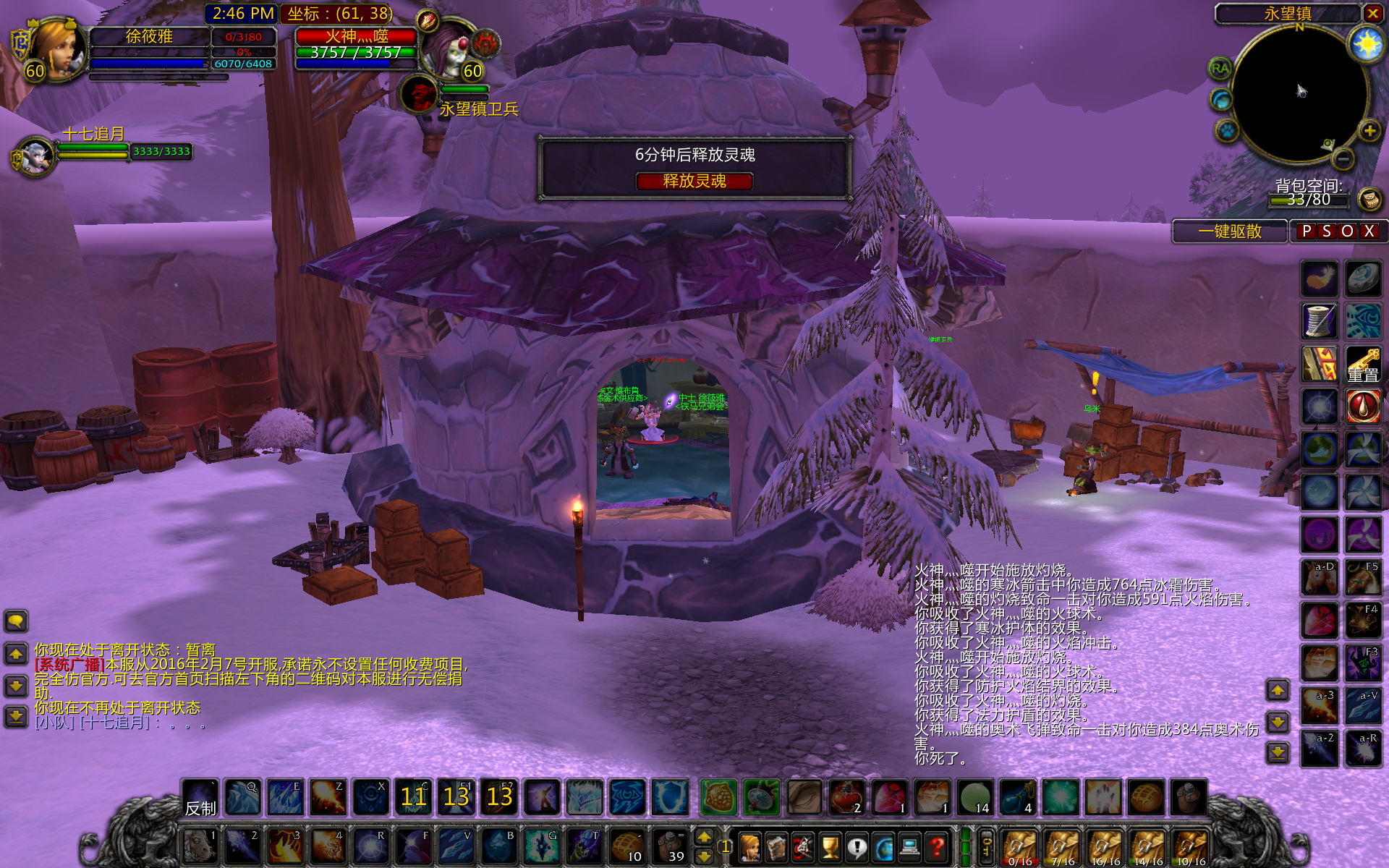Open the character portrait icon in the micro menu

[x=749, y=848]
